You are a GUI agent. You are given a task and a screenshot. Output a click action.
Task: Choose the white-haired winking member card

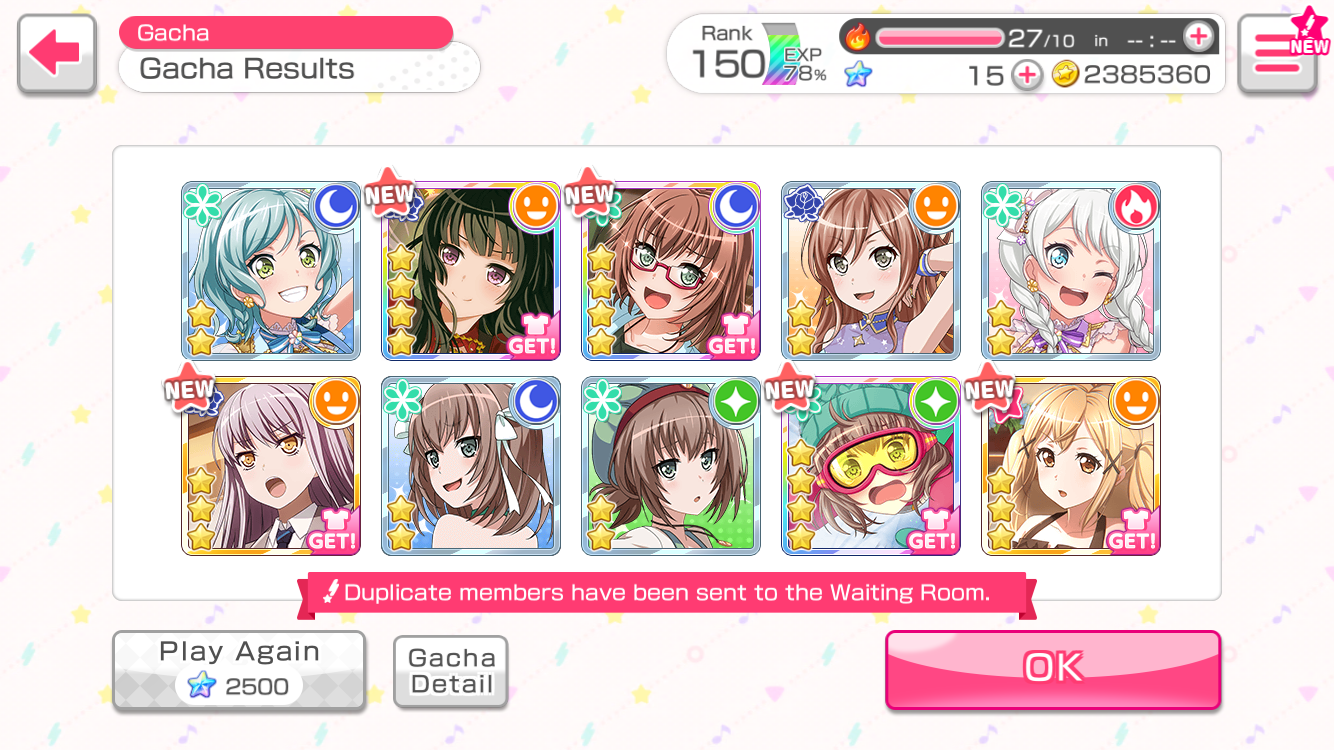click(x=1071, y=271)
